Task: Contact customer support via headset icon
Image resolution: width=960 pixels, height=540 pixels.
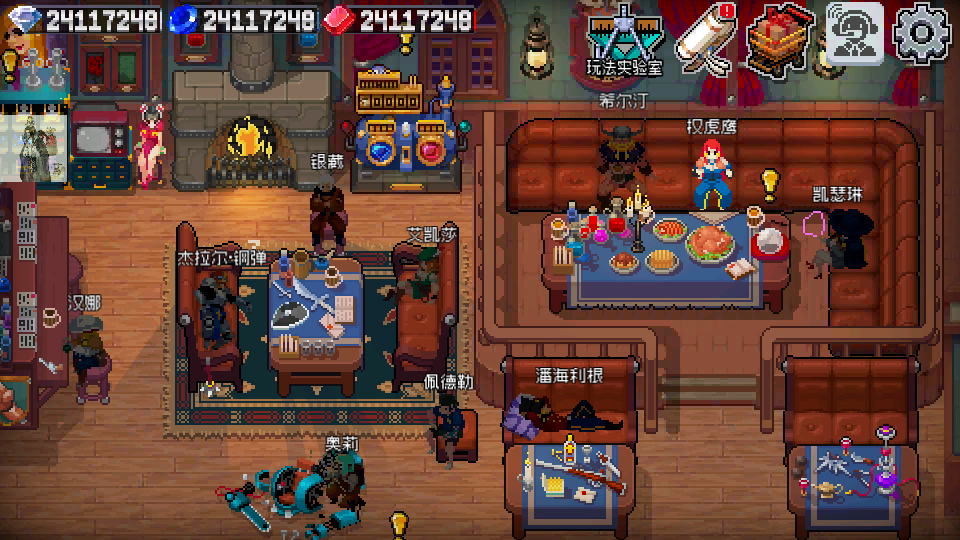Action: click(855, 34)
